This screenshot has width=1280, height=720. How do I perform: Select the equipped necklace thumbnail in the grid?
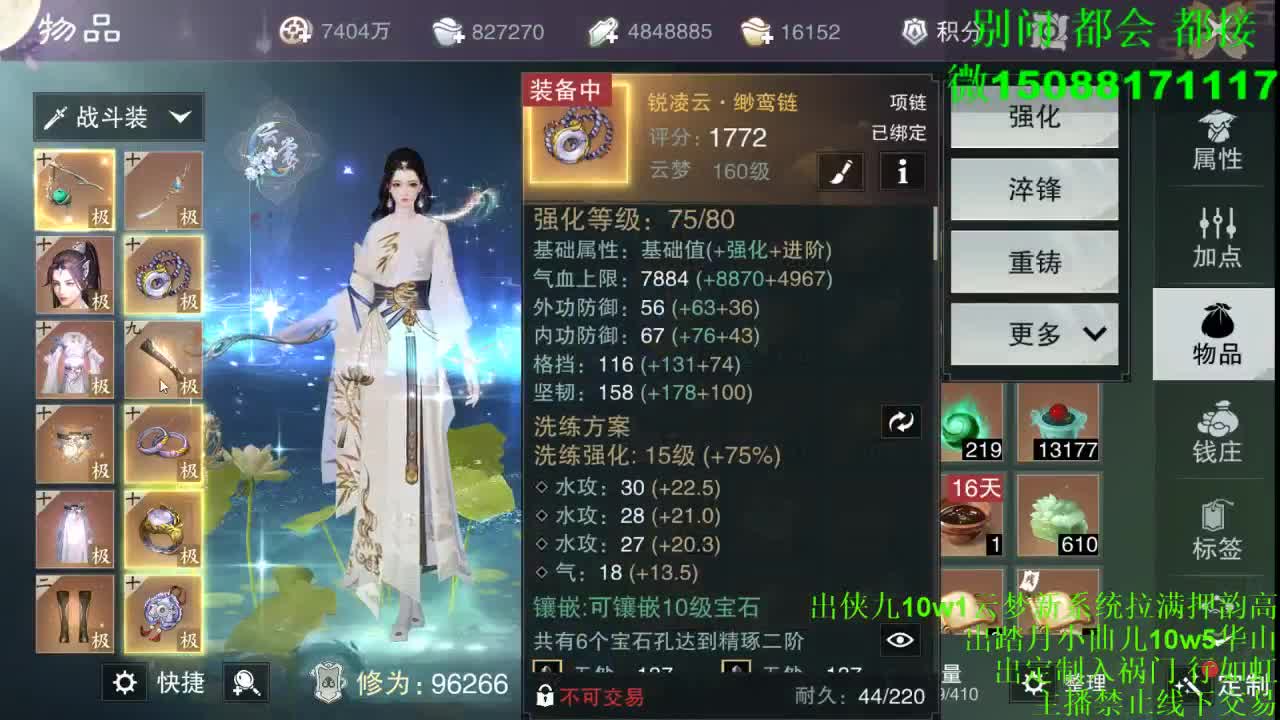point(163,275)
